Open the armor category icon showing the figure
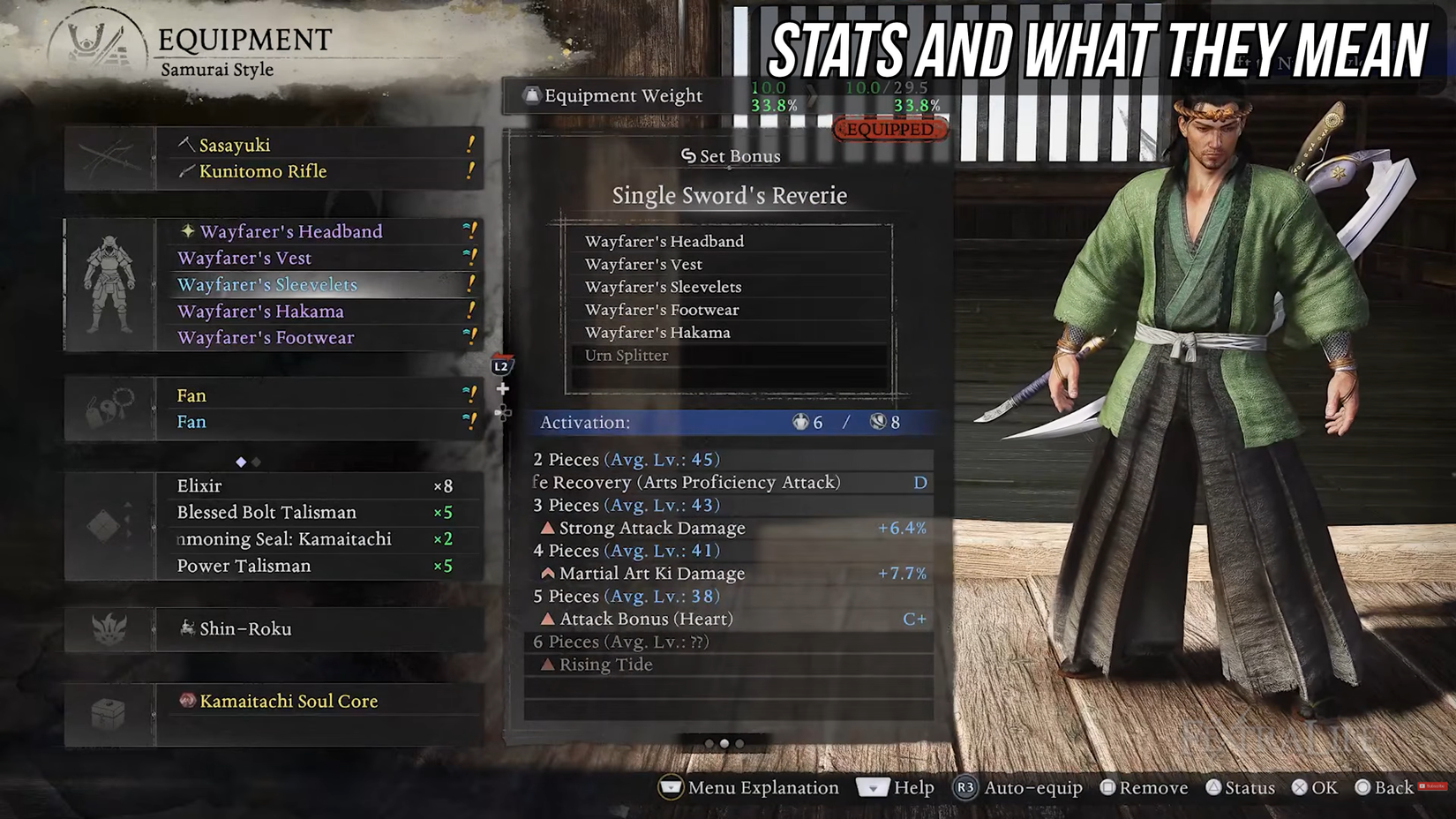The image size is (1456, 819). [x=110, y=284]
